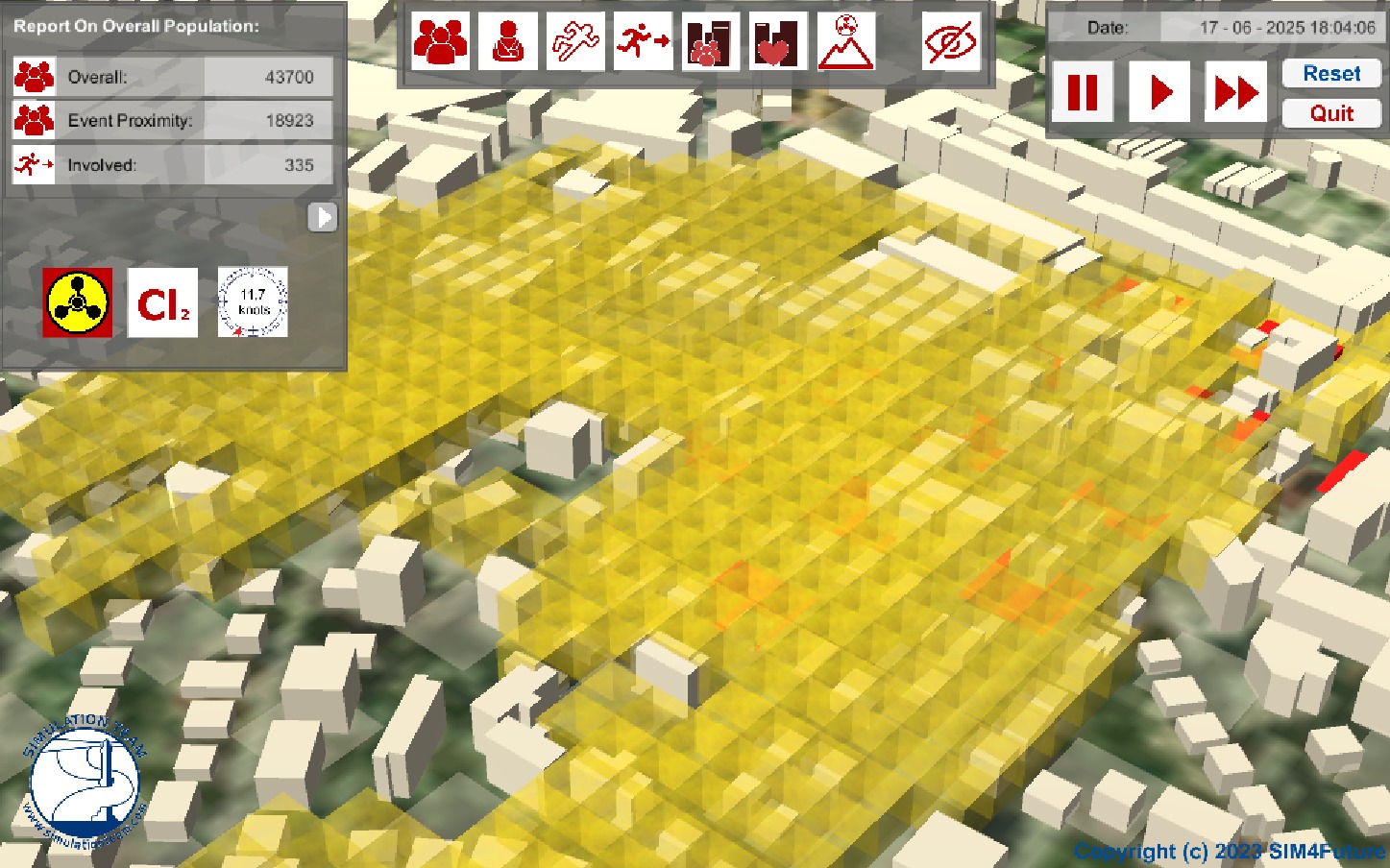The height and width of the screenshot is (868, 1390).
Task: Select the overall population group icon
Action: (441, 41)
